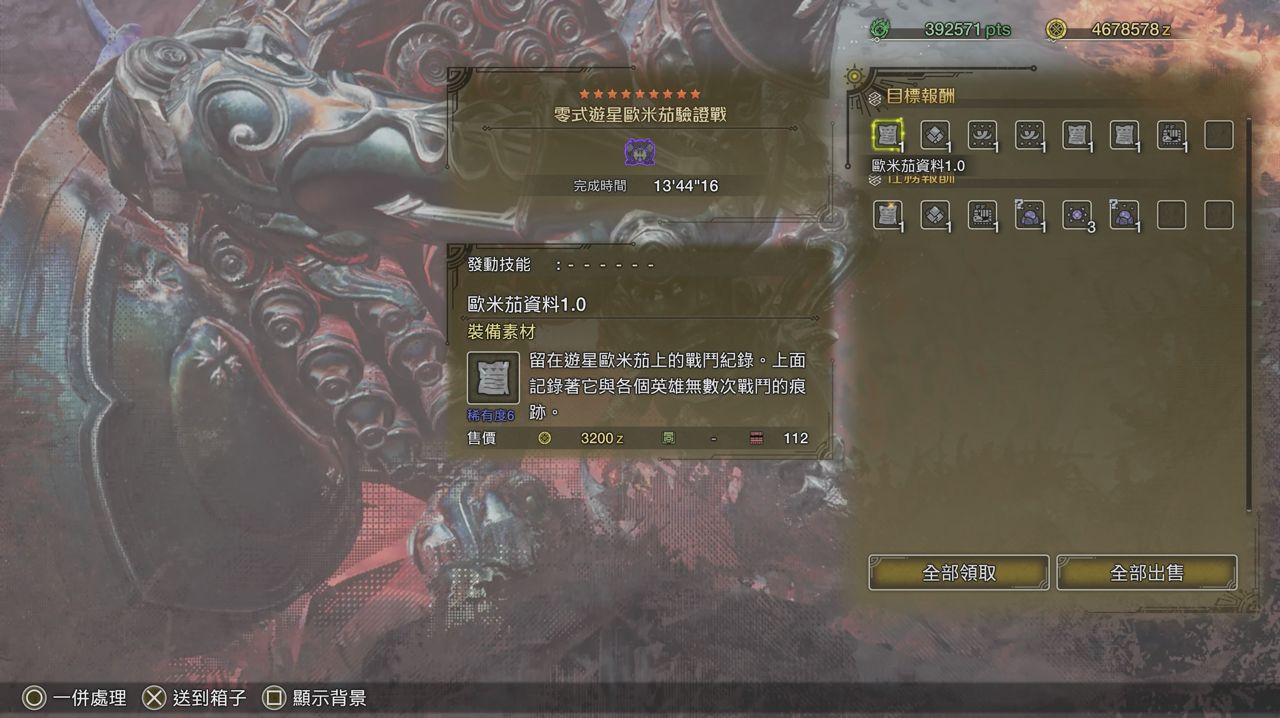
Task: Claim all rewards with 全部領取
Action: pos(958,573)
